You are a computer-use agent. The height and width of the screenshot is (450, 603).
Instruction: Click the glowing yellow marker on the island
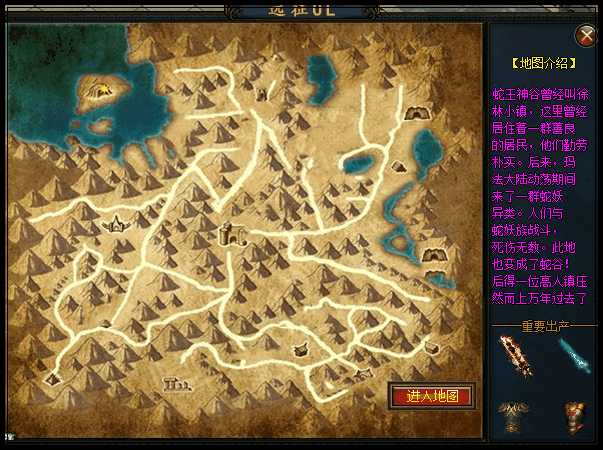pyautogui.click(x=105, y=91)
